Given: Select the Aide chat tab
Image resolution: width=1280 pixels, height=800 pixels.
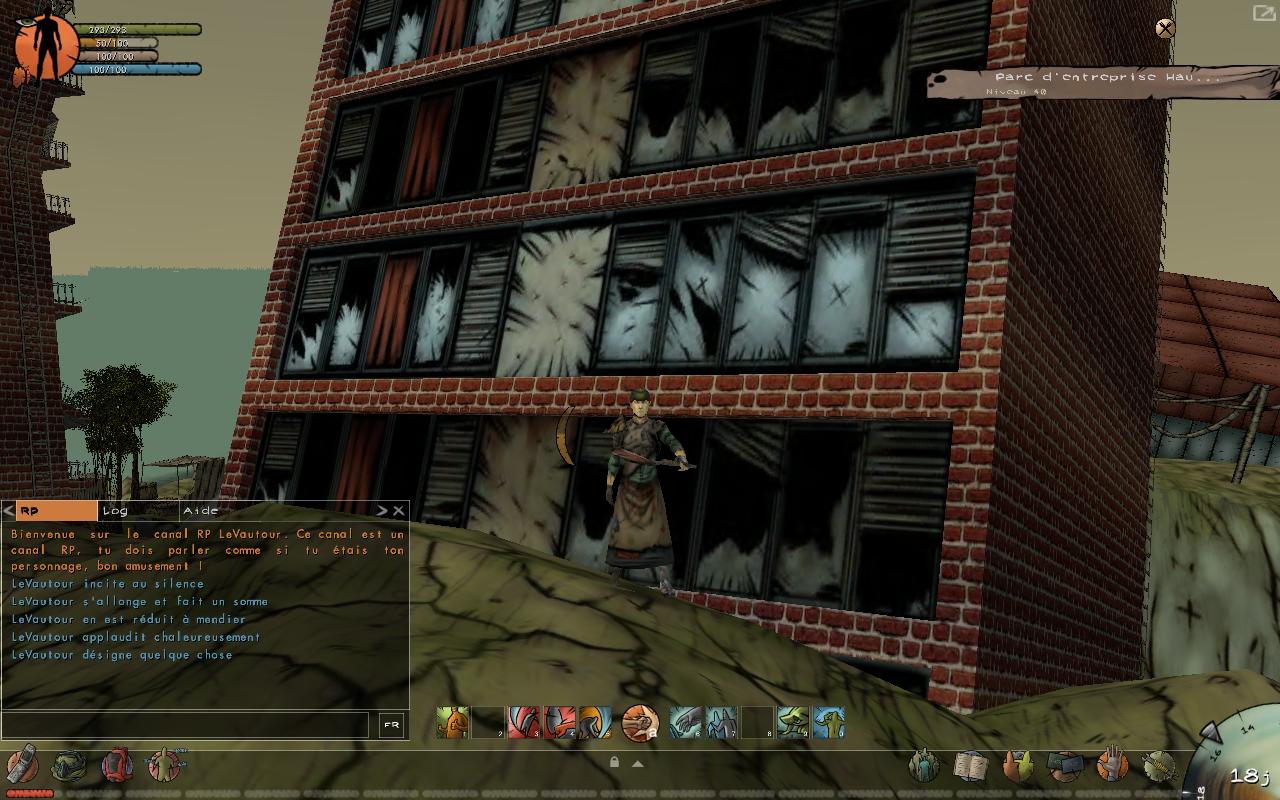Looking at the screenshot, I should point(220,511).
